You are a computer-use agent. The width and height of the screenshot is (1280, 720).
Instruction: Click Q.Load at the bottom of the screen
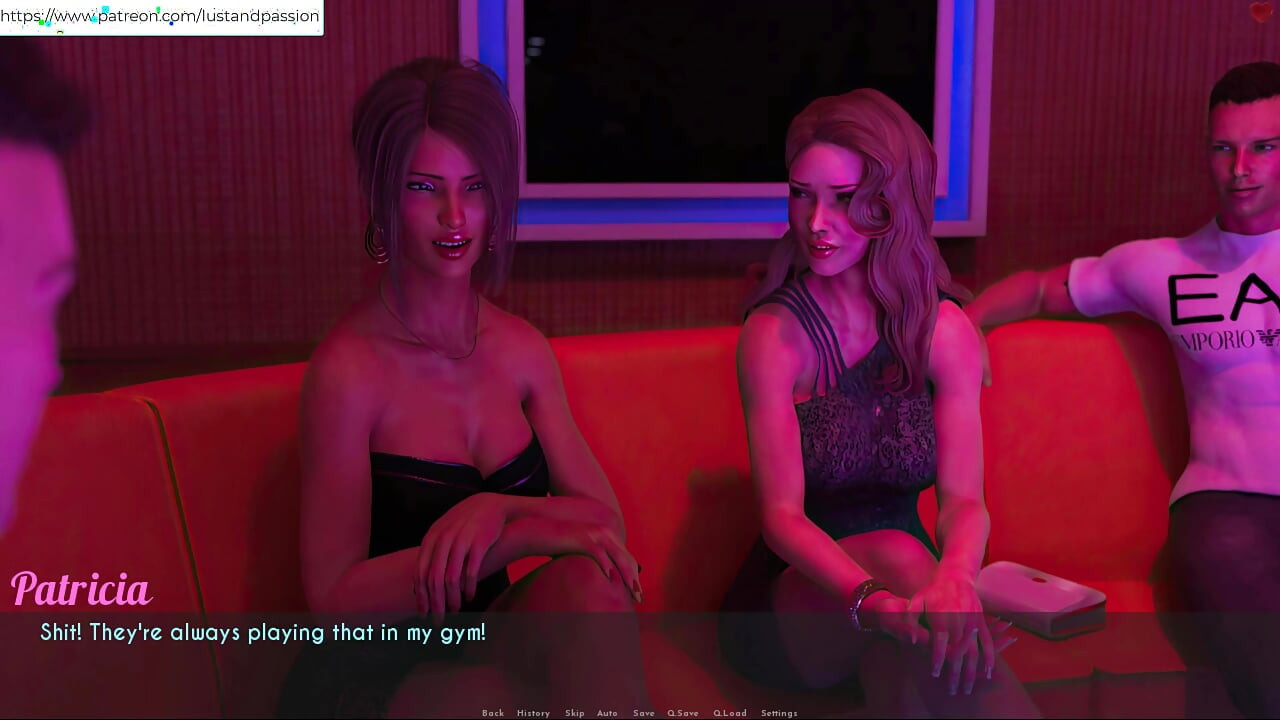coord(730,712)
